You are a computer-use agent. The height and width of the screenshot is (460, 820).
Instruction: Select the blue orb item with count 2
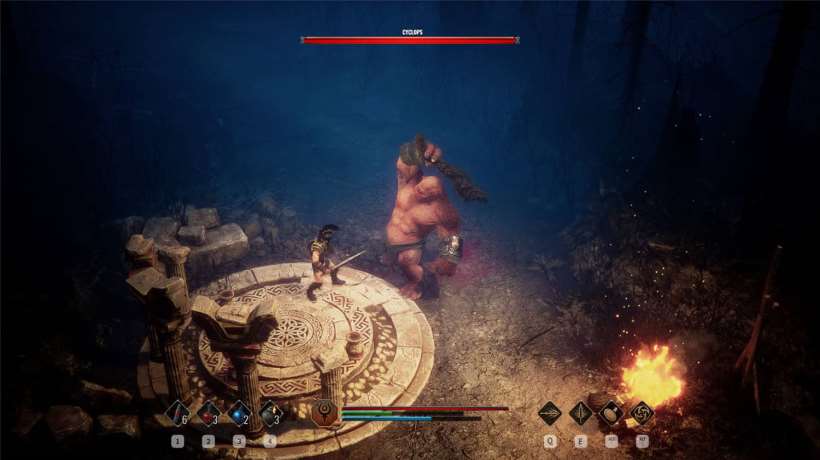coord(239,413)
